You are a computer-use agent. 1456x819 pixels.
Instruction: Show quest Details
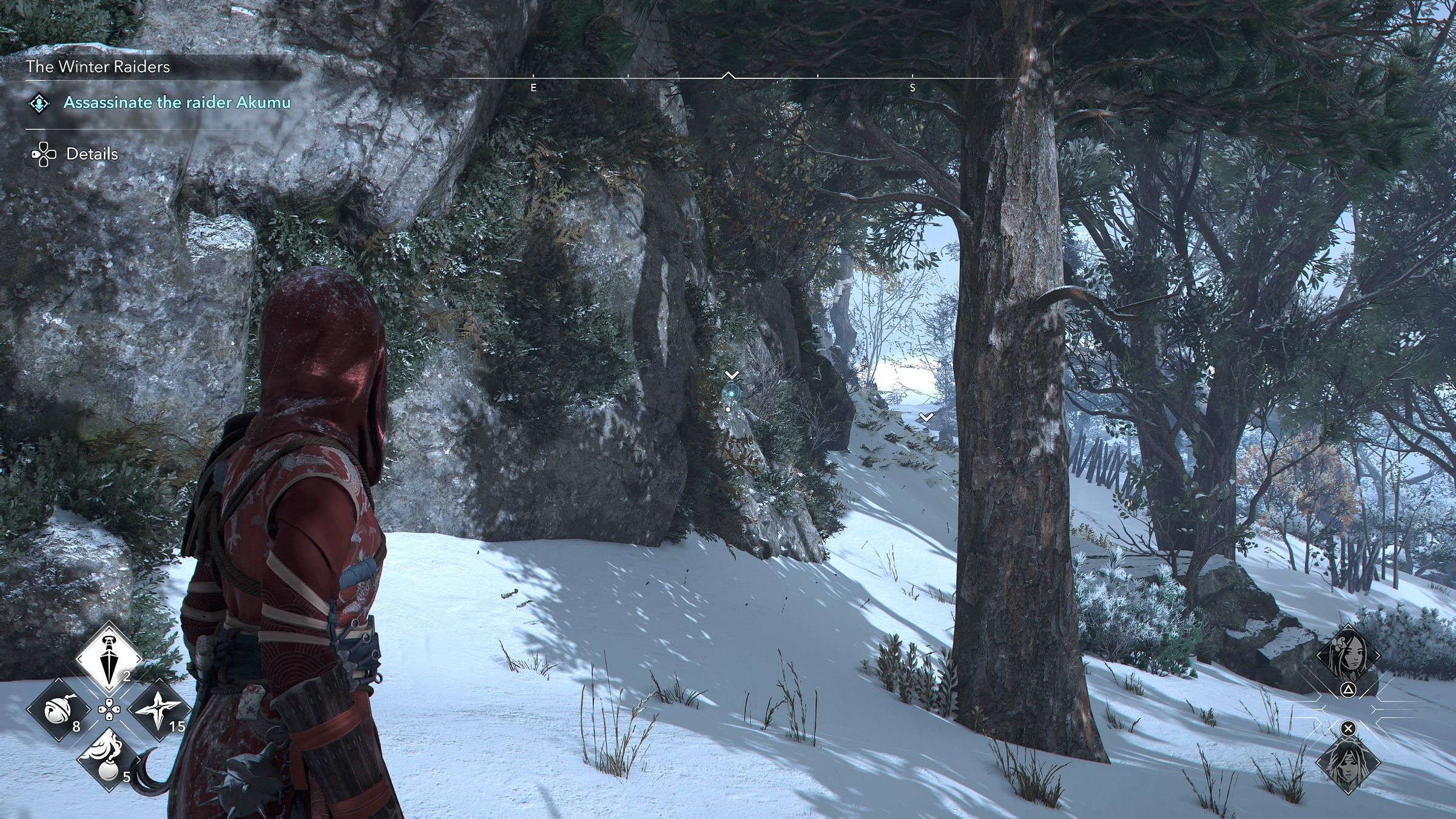pos(92,154)
